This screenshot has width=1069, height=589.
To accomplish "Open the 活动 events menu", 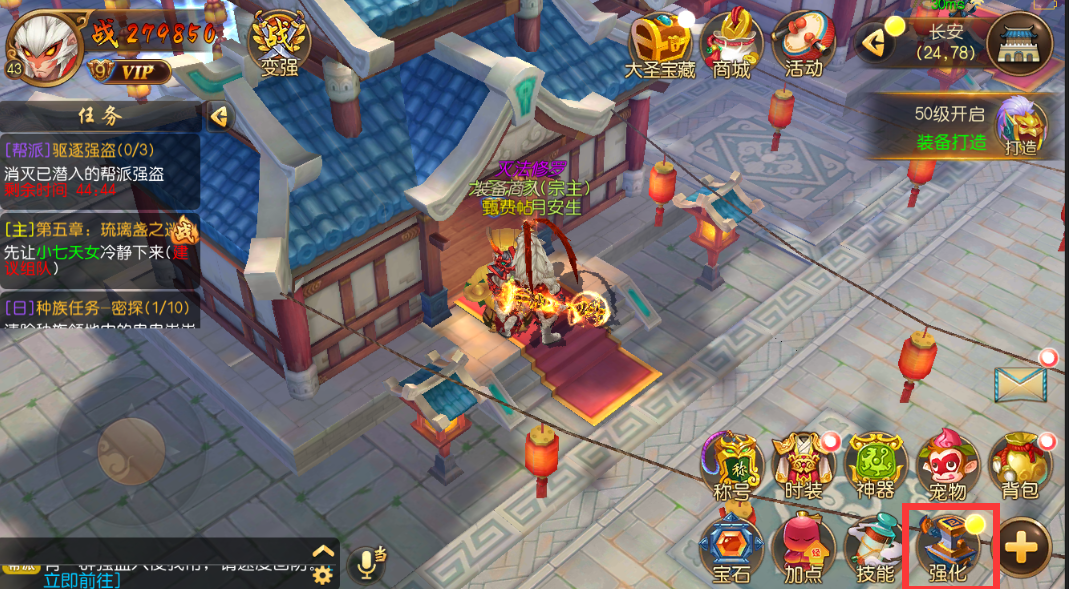I will tap(803, 45).
